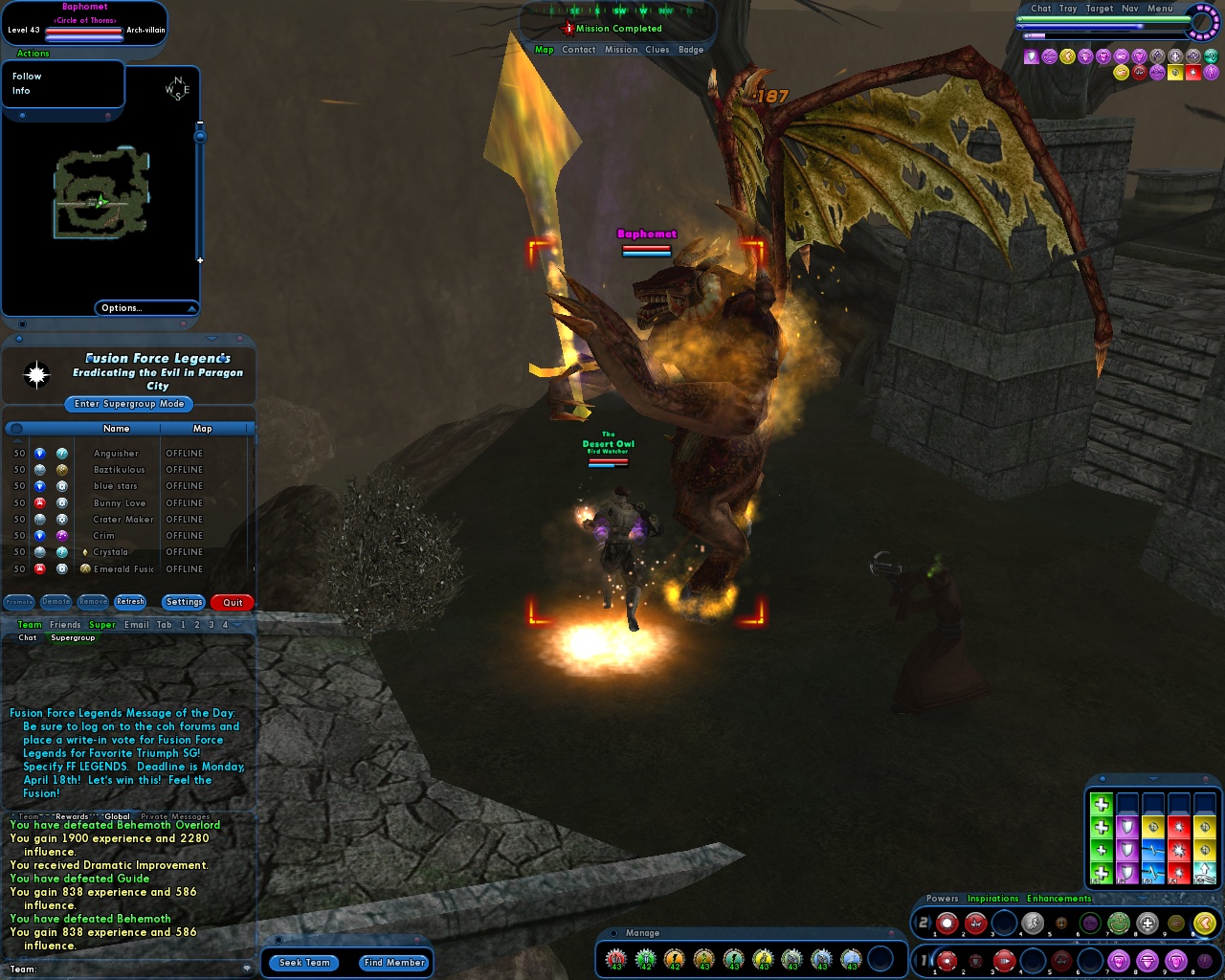Click the Mission Completed star icon
Viewport: 1225px width, 980px height.
(x=568, y=29)
